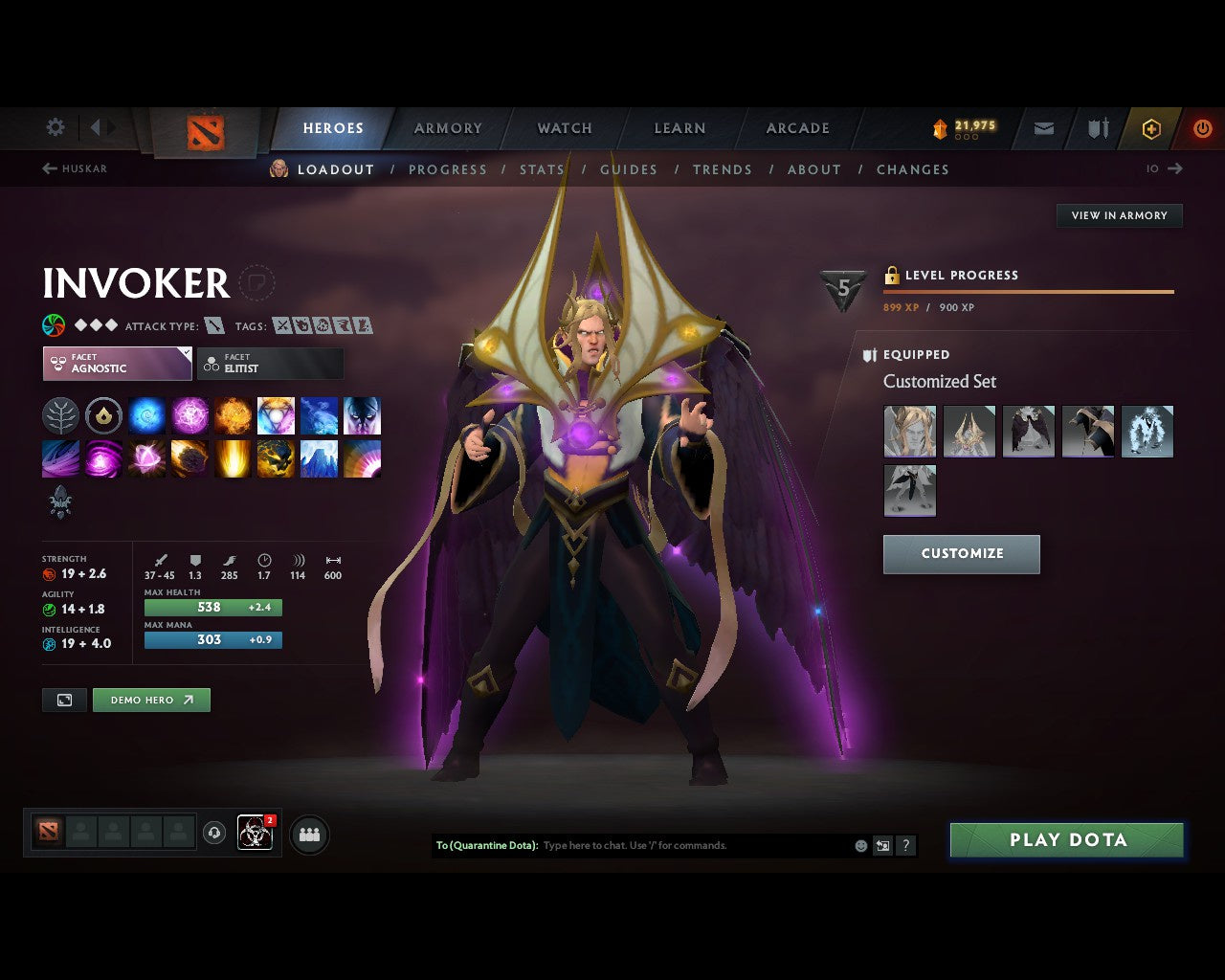This screenshot has width=1225, height=980.
Task: Open the mail notifications envelope icon
Action: 1042,129
